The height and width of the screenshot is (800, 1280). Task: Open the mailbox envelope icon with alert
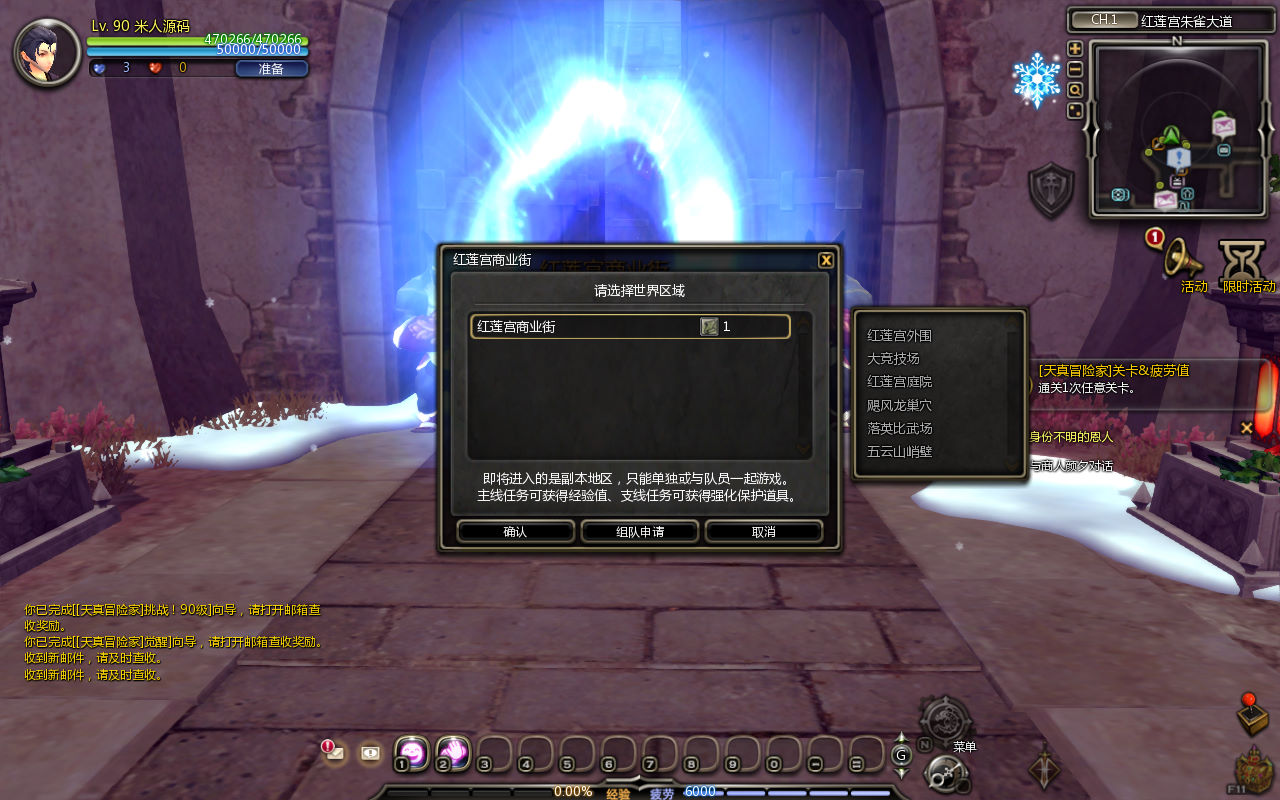coord(335,753)
